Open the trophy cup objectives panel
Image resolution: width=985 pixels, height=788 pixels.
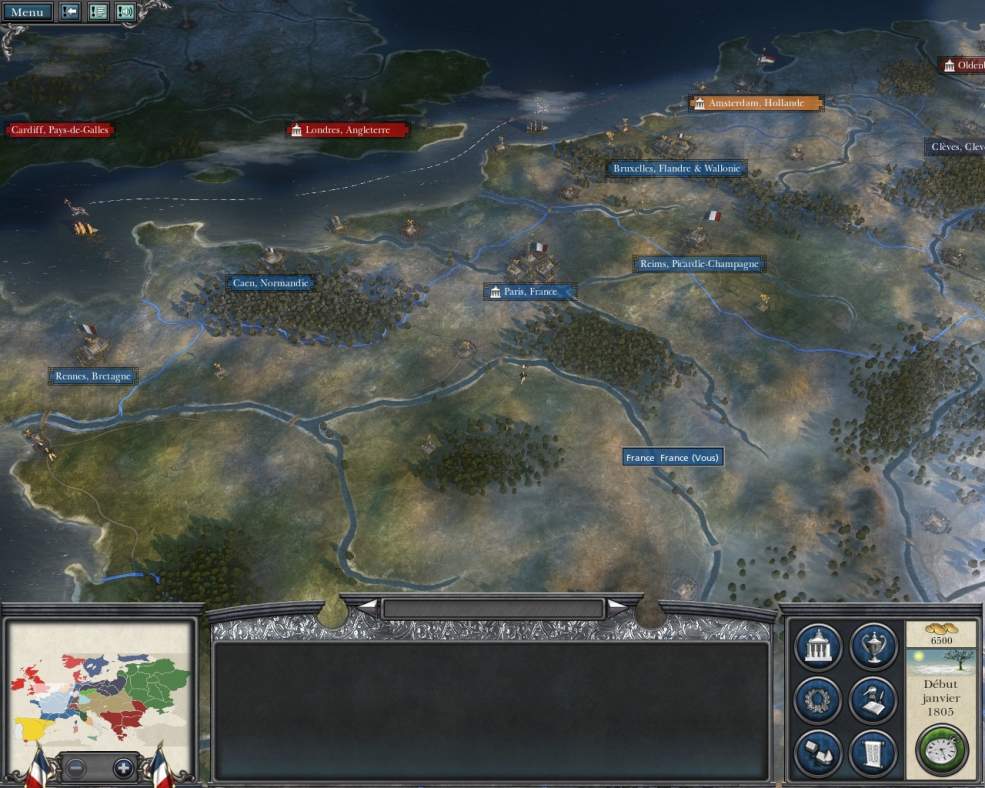(873, 646)
